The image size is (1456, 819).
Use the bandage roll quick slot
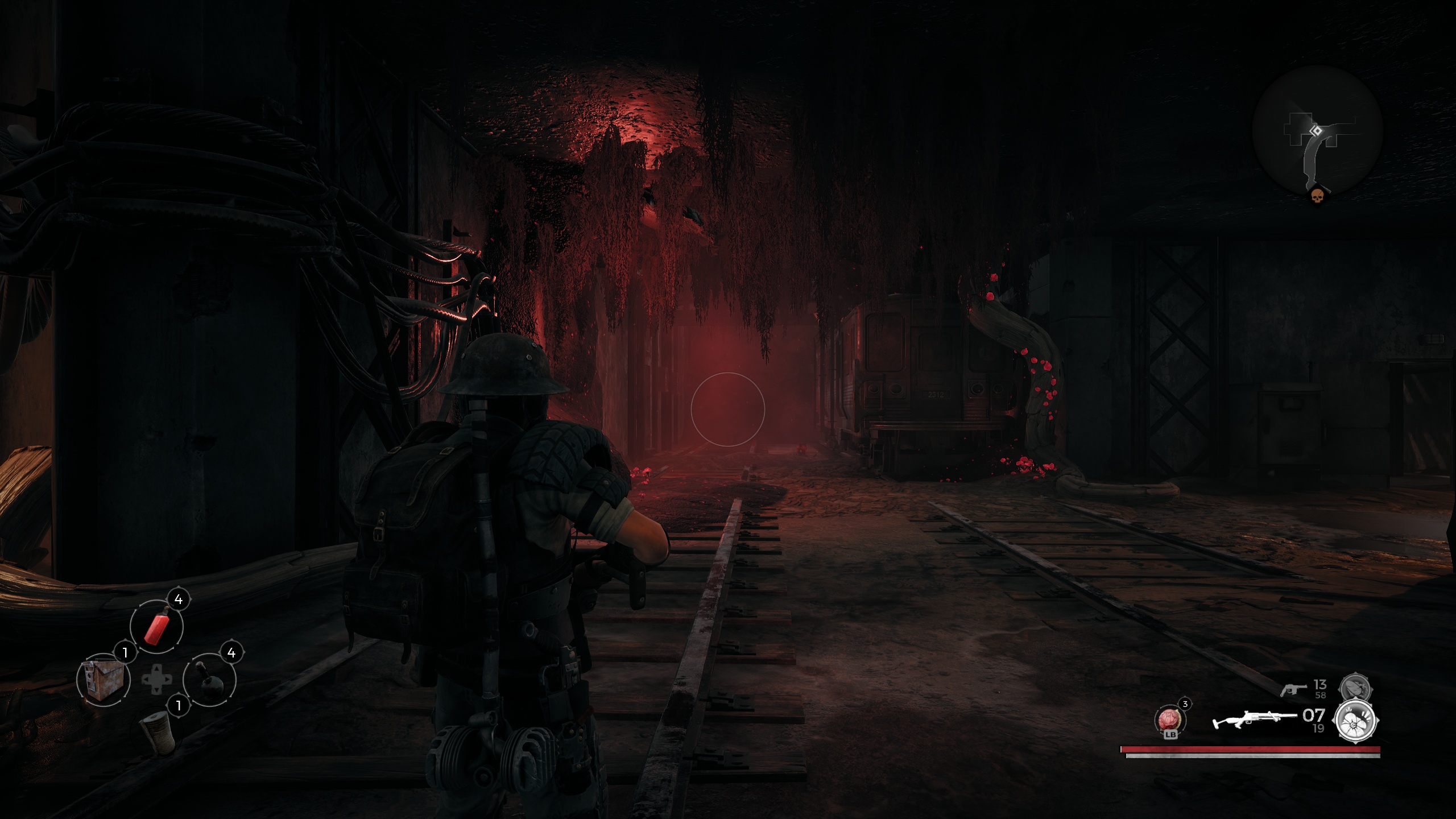pyautogui.click(x=158, y=733)
